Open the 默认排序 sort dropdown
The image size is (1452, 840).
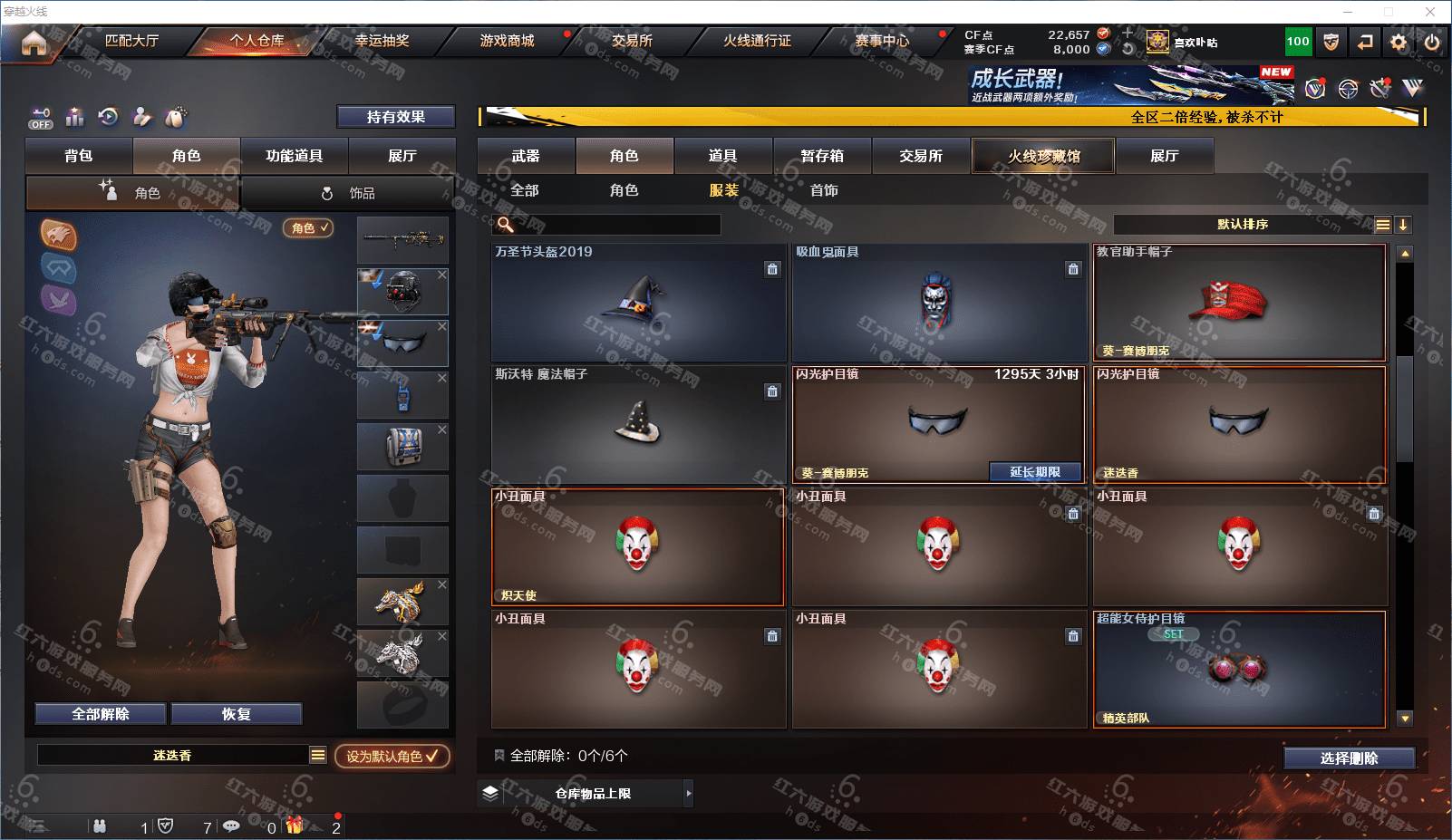click(x=1243, y=224)
